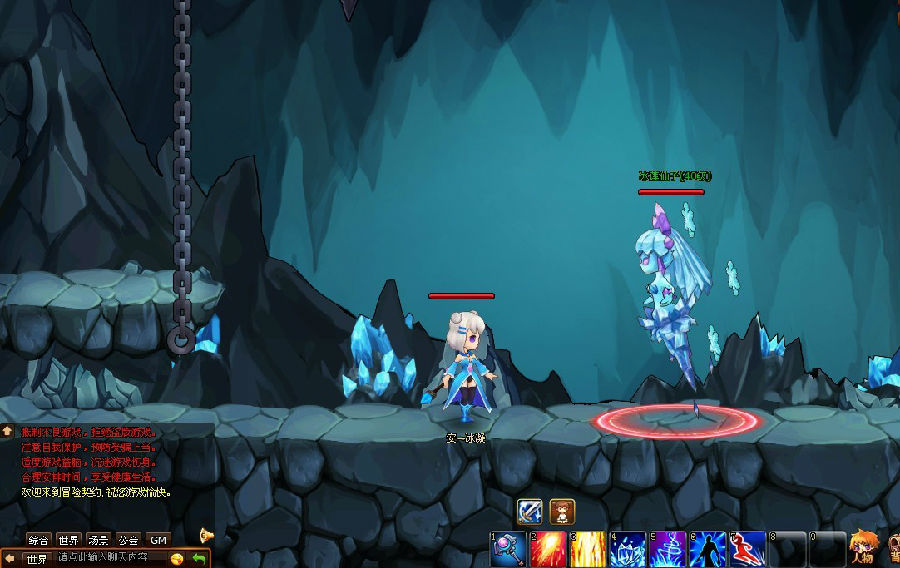Activate the ice crystal skill

coord(628,549)
